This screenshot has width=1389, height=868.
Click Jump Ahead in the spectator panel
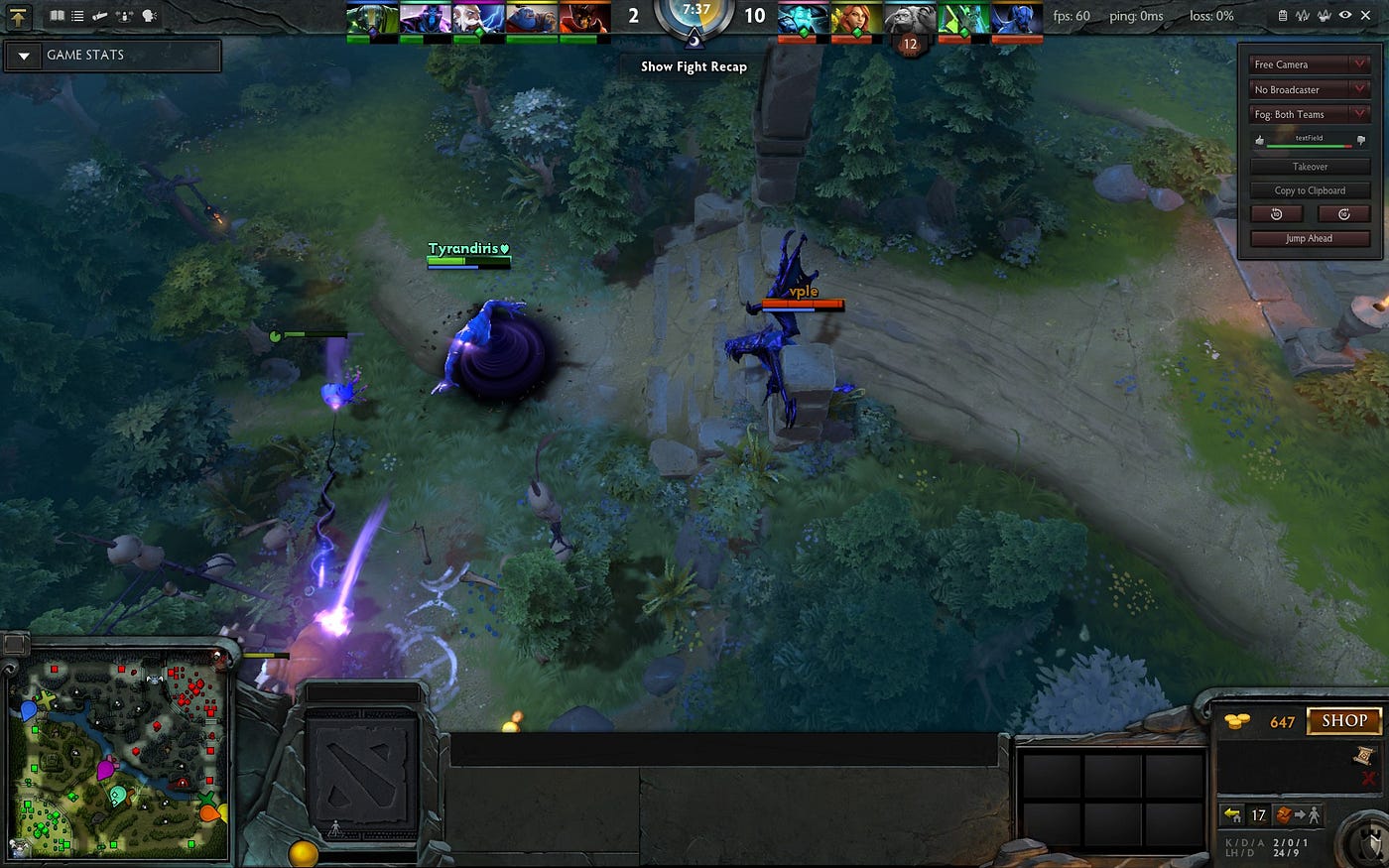[1310, 238]
